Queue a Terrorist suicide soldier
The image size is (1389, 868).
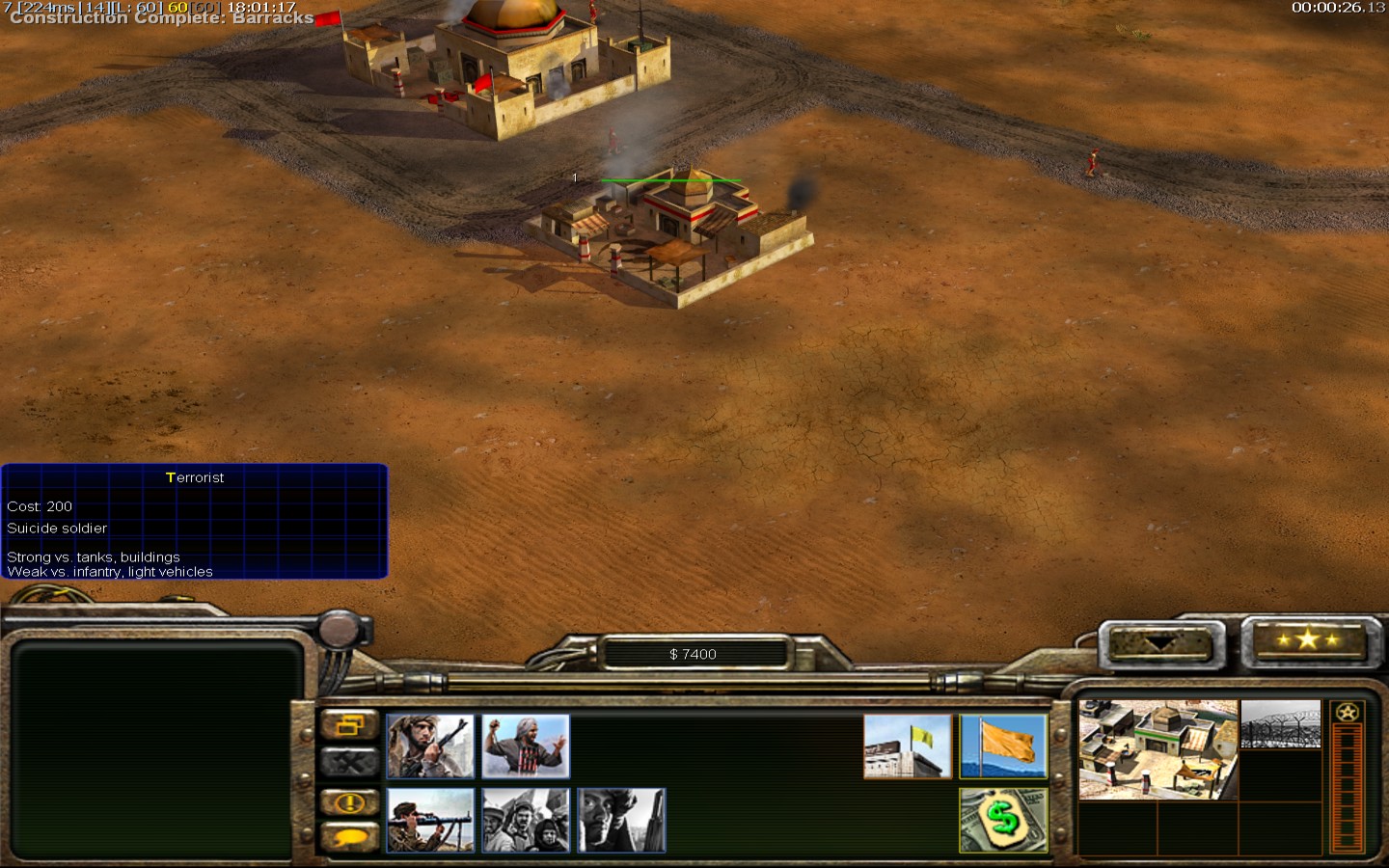pyautogui.click(x=526, y=746)
